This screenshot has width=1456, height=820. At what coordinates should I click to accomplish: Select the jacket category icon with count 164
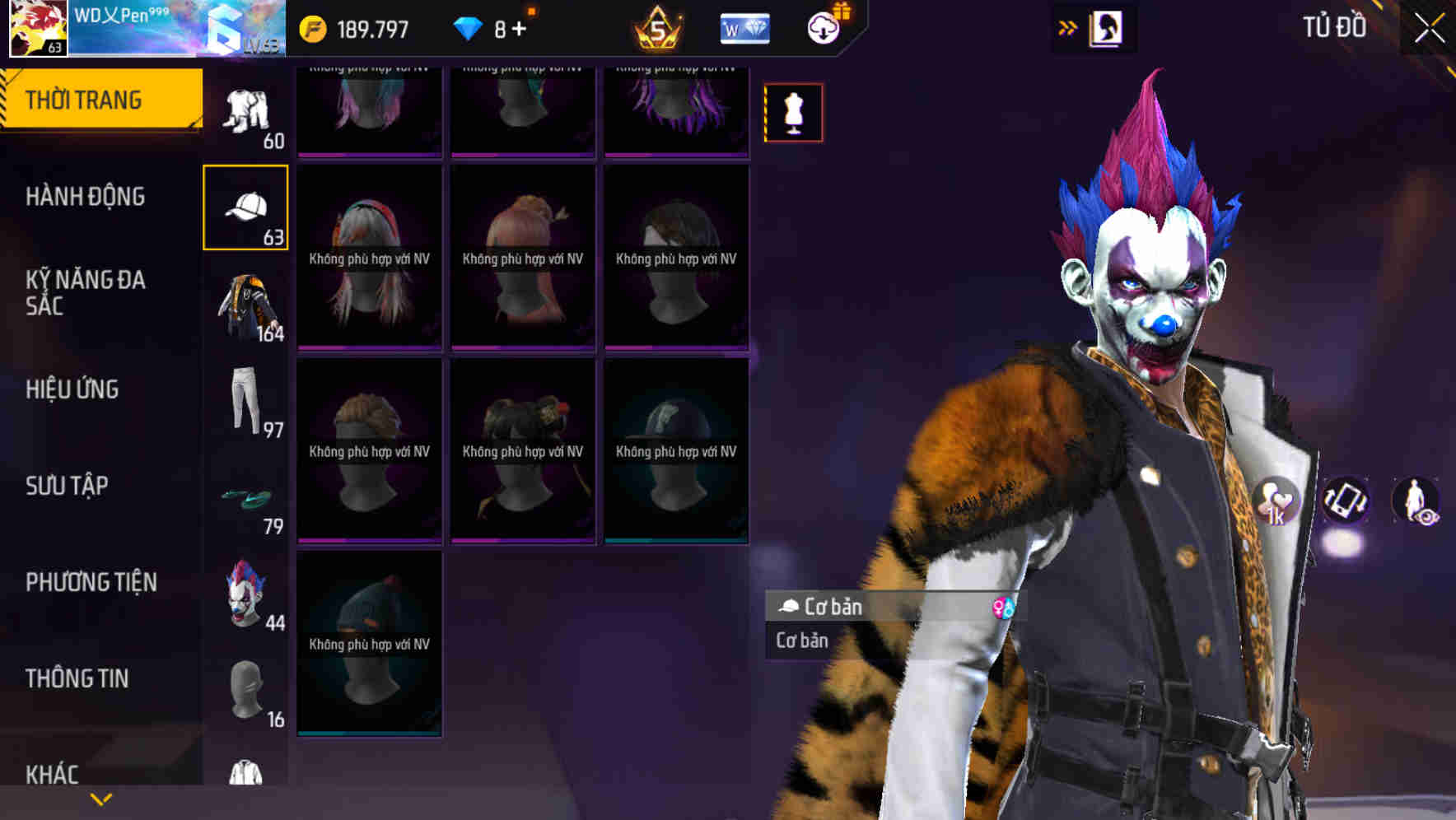tap(246, 305)
